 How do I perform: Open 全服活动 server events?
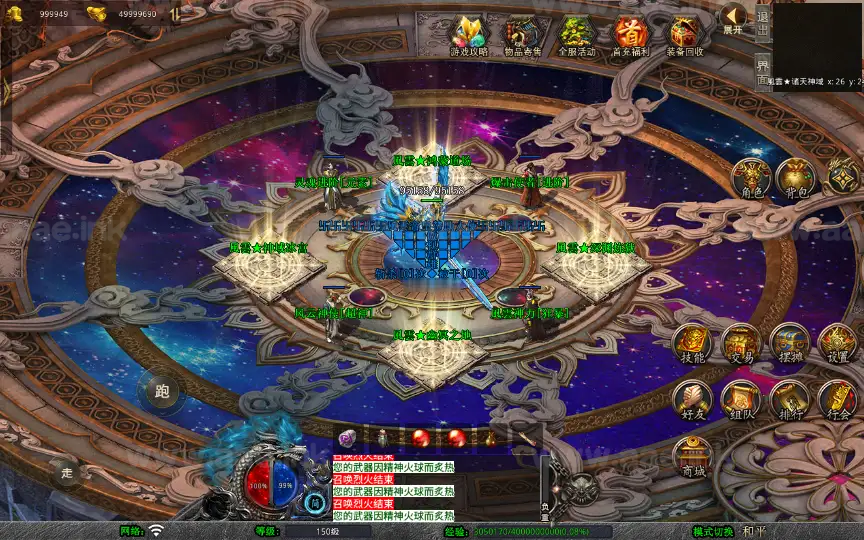pyautogui.click(x=576, y=34)
